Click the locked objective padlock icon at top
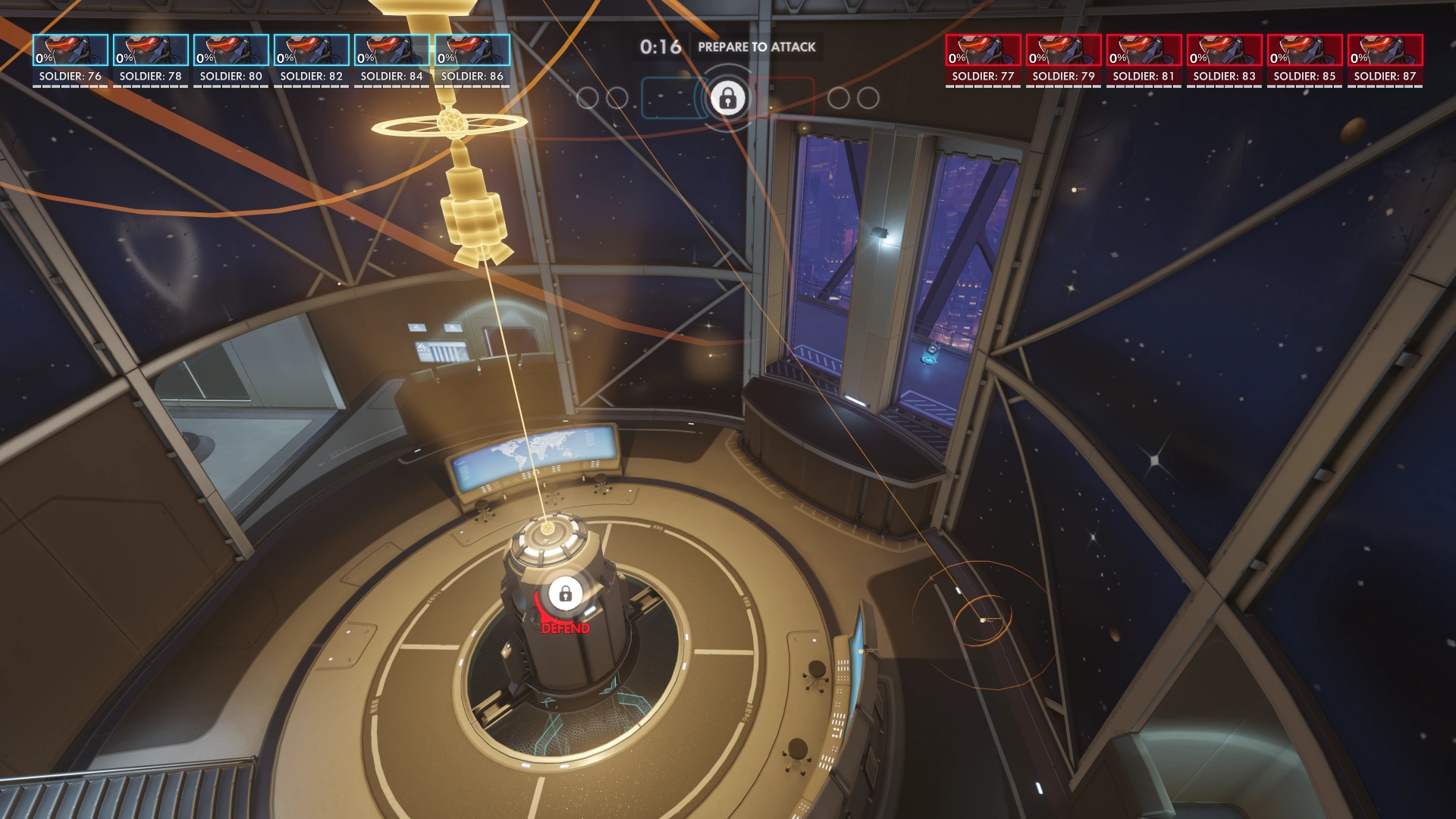The width and height of the screenshot is (1456, 819). (730, 97)
